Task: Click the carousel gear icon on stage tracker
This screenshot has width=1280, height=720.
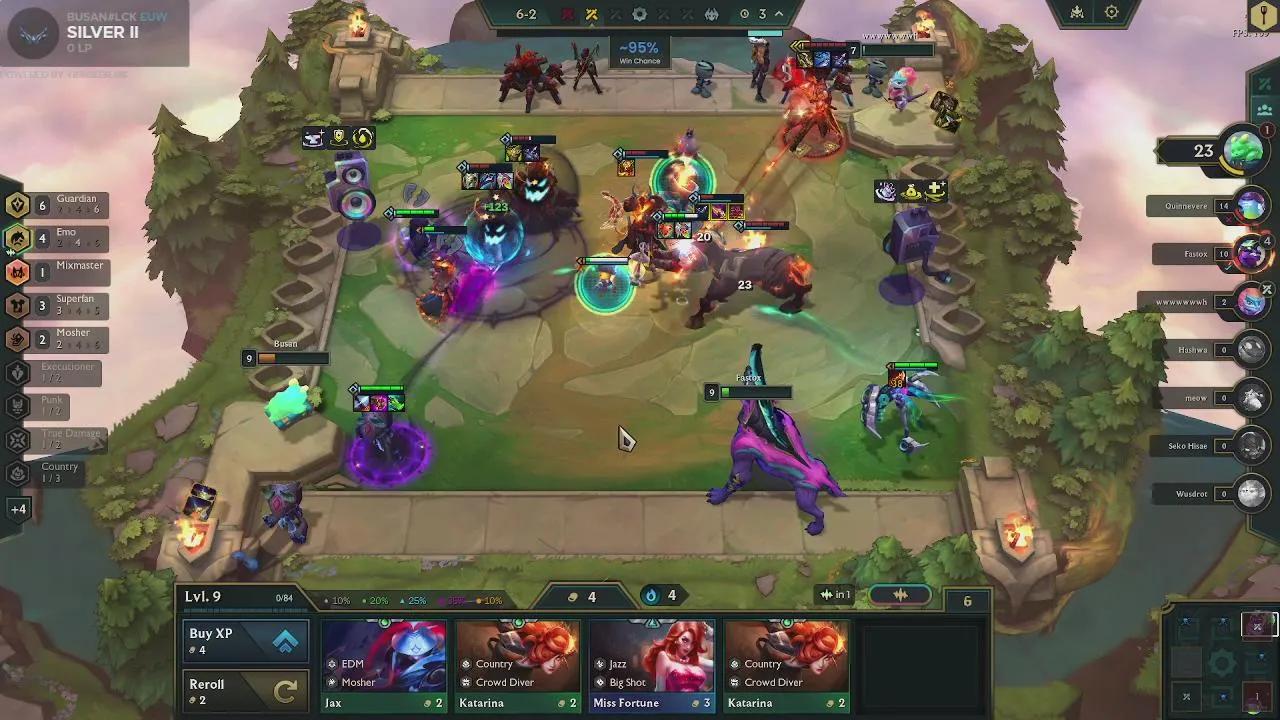Action: pyautogui.click(x=640, y=14)
